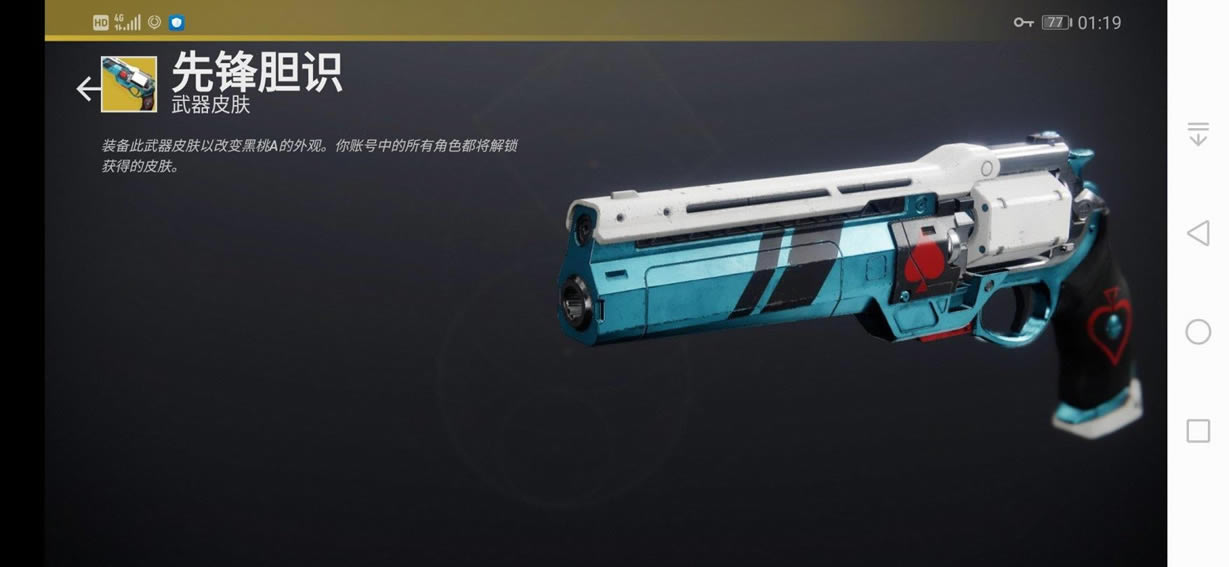The image size is (1229, 567).
Task: Tap the Android triangle back button
Action: click(x=1197, y=234)
